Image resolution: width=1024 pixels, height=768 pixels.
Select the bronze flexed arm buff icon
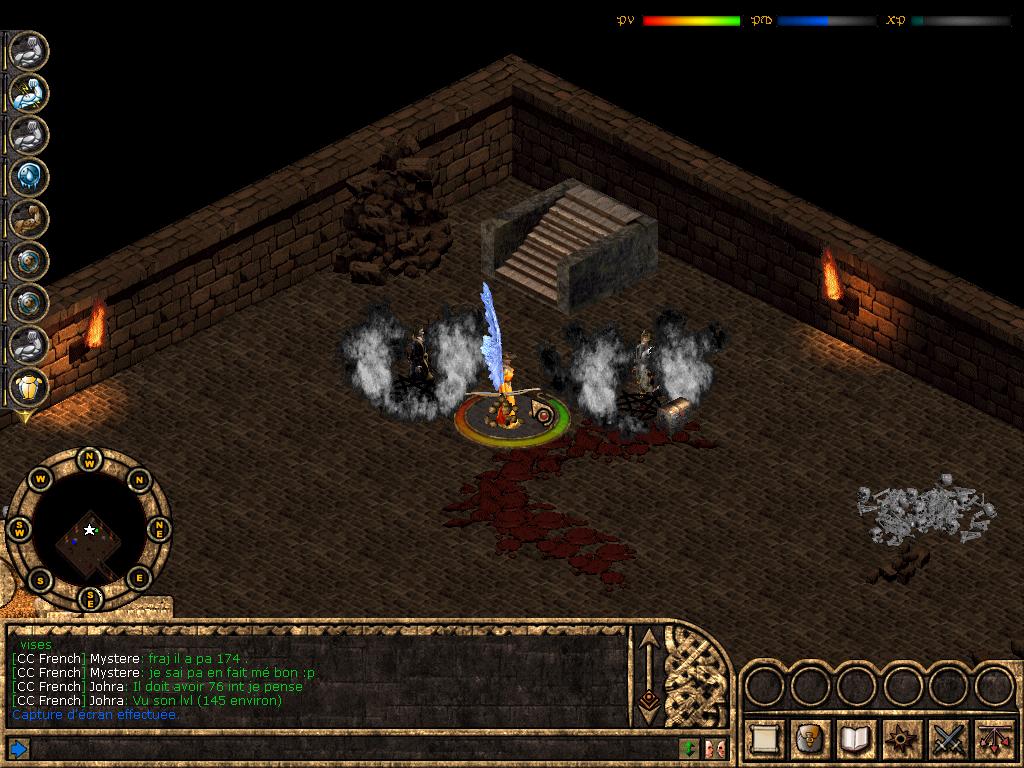pyautogui.click(x=29, y=219)
